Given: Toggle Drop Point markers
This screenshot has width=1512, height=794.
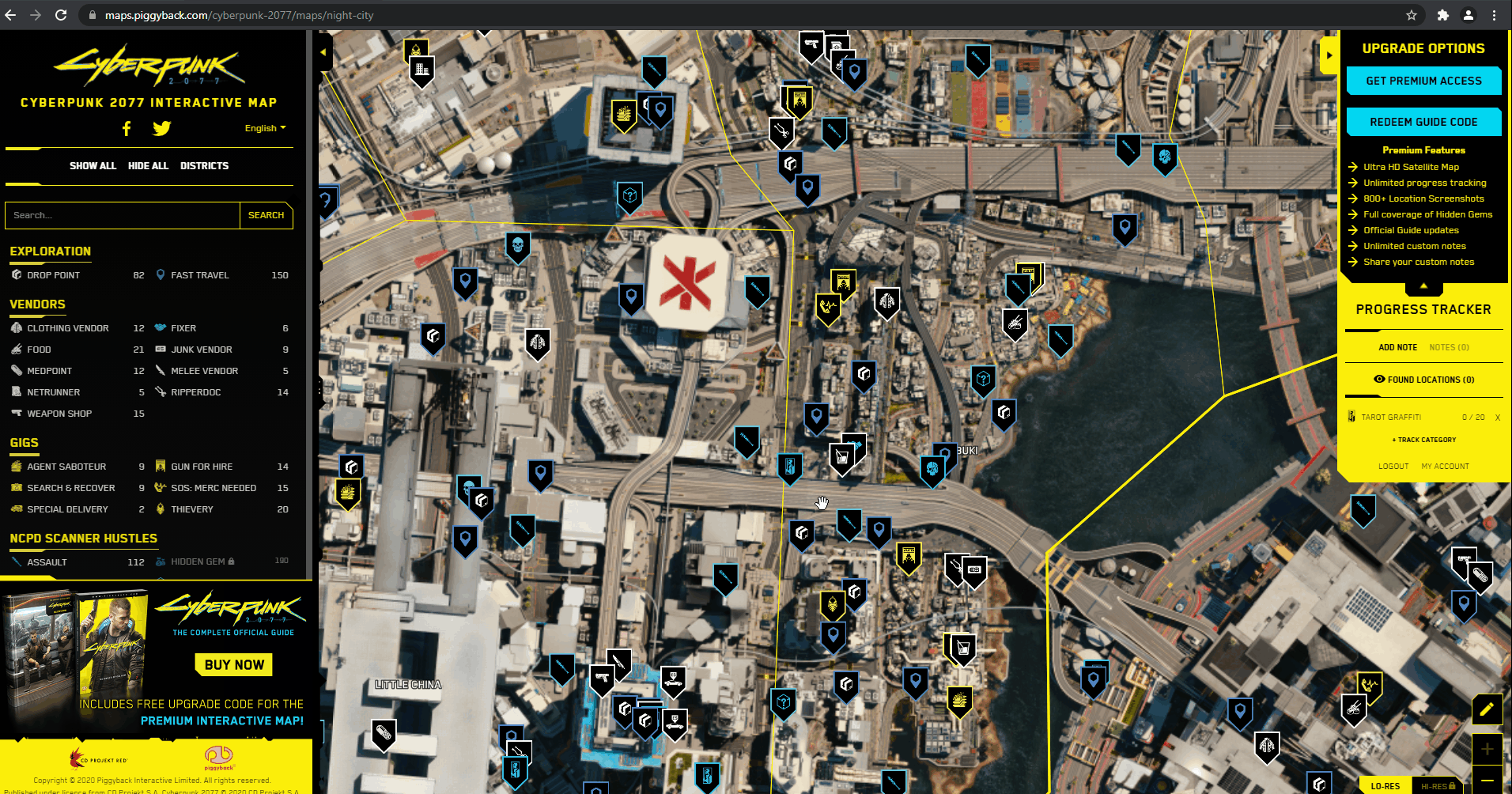Looking at the screenshot, I should click(53, 275).
